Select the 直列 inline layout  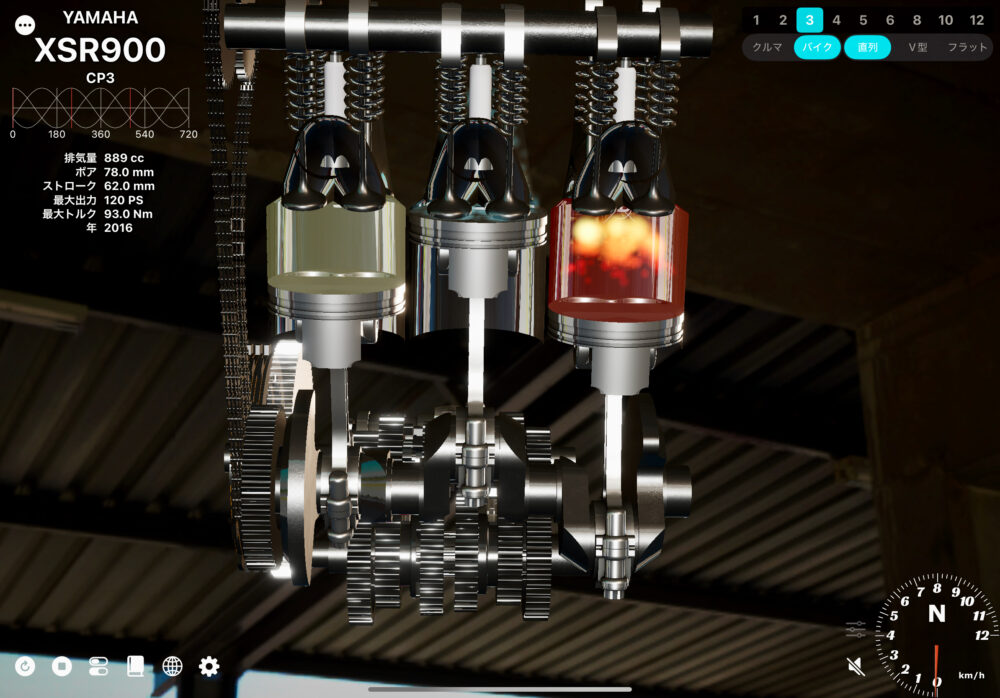tap(867, 47)
